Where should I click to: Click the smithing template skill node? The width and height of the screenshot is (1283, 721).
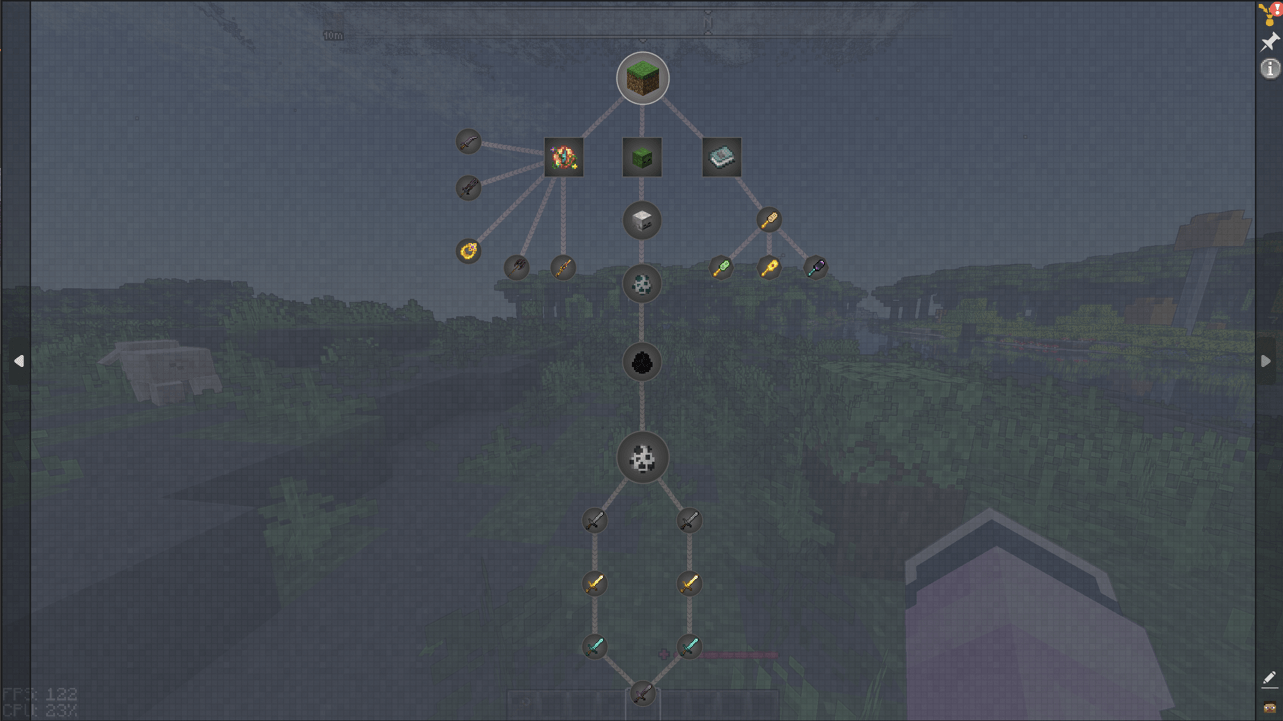[x=722, y=155]
